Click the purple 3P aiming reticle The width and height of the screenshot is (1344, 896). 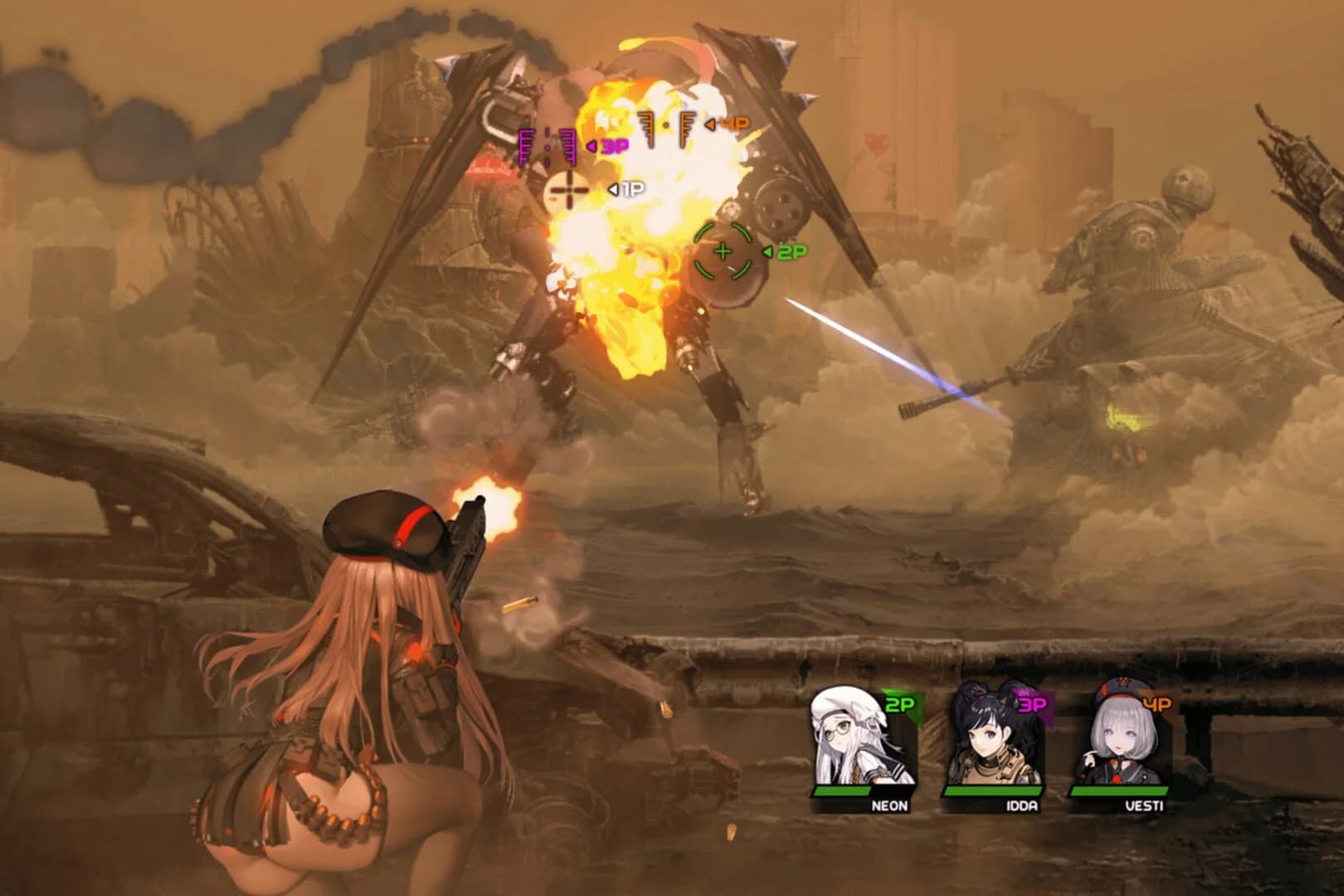[548, 145]
